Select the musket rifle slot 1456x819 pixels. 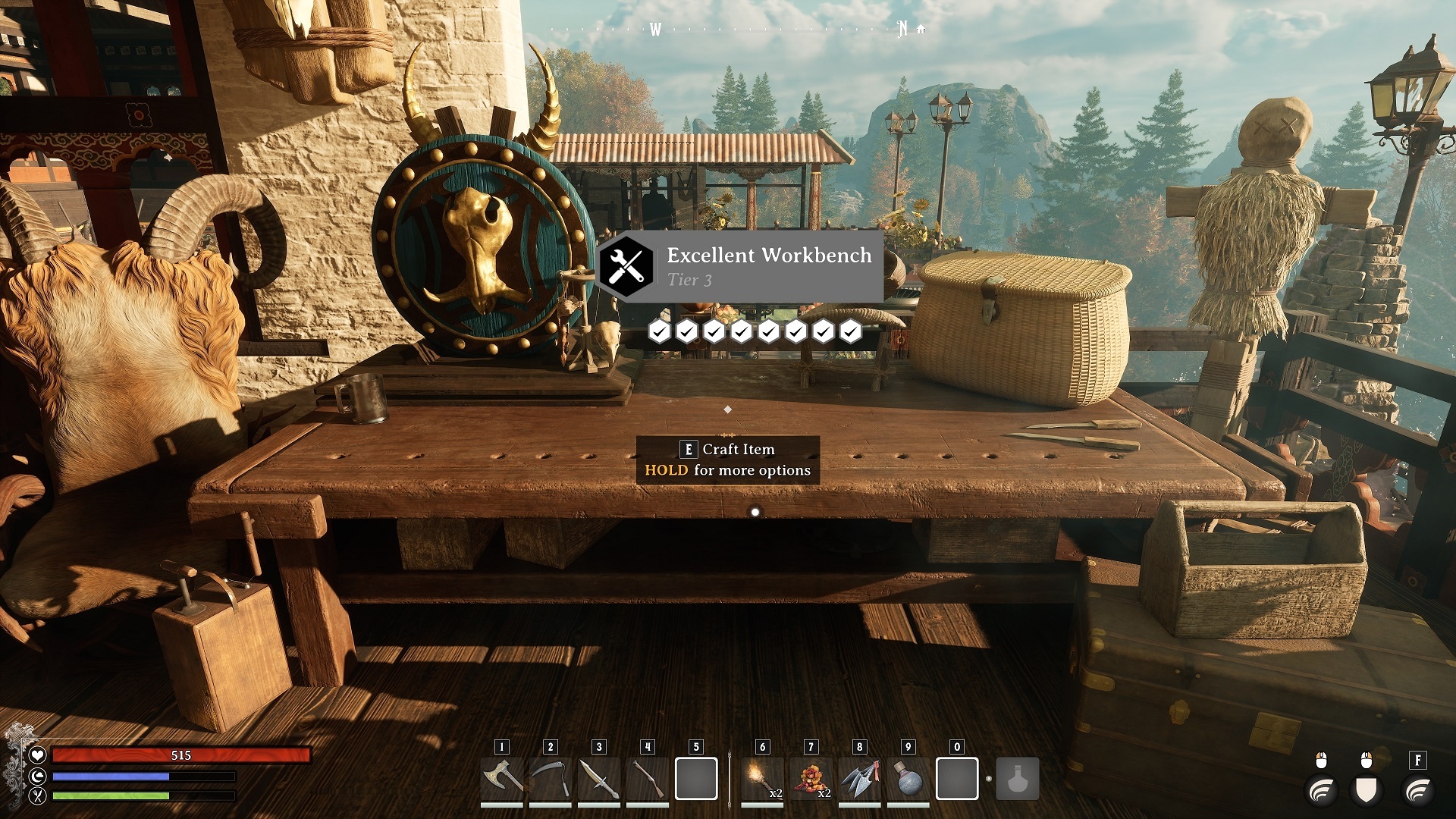tap(647, 779)
